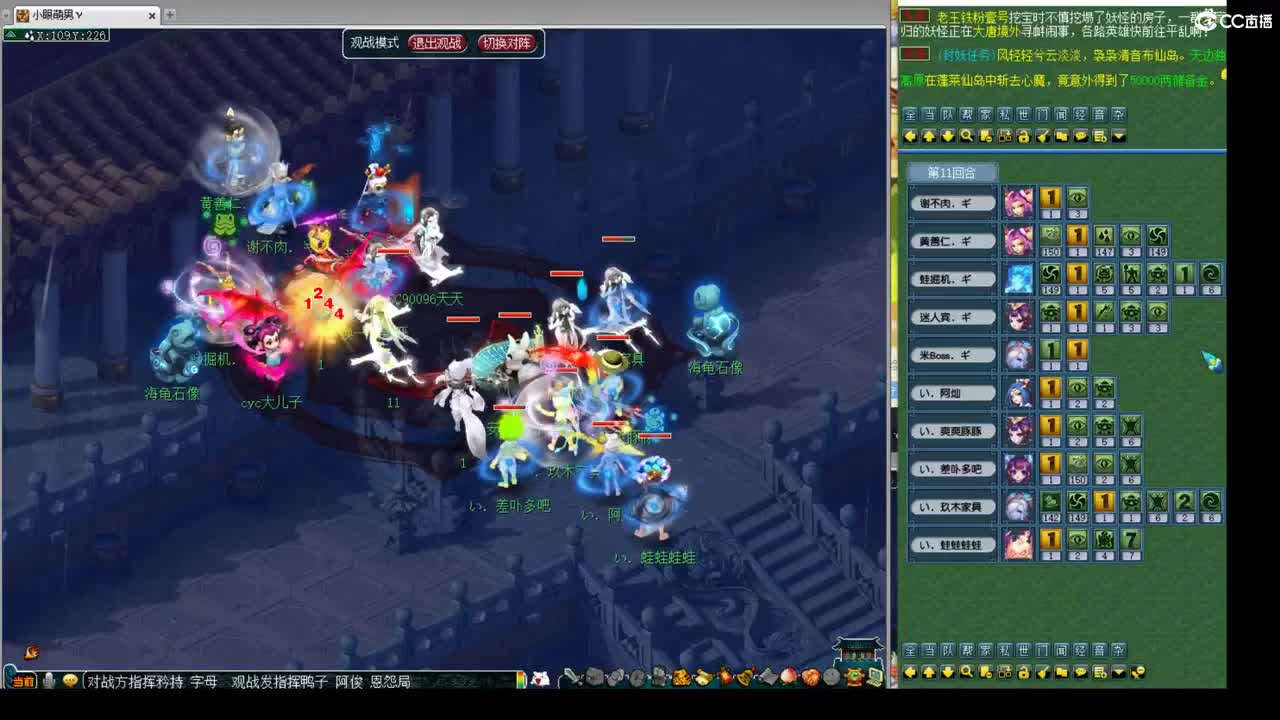
Task: Click the peach item icon on the bottom toolbar
Action: 789,678
